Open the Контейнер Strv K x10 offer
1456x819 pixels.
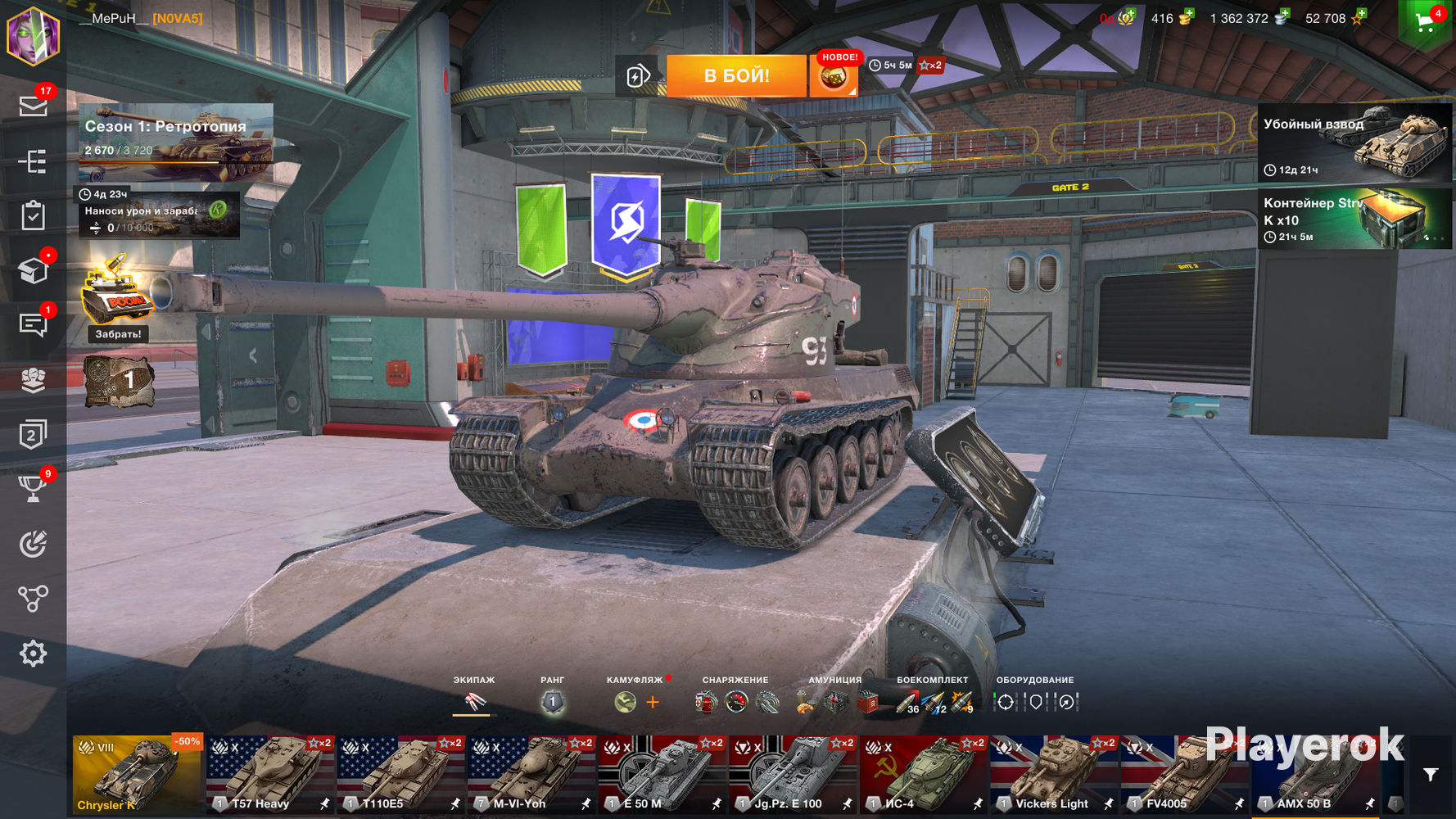click(x=1354, y=219)
